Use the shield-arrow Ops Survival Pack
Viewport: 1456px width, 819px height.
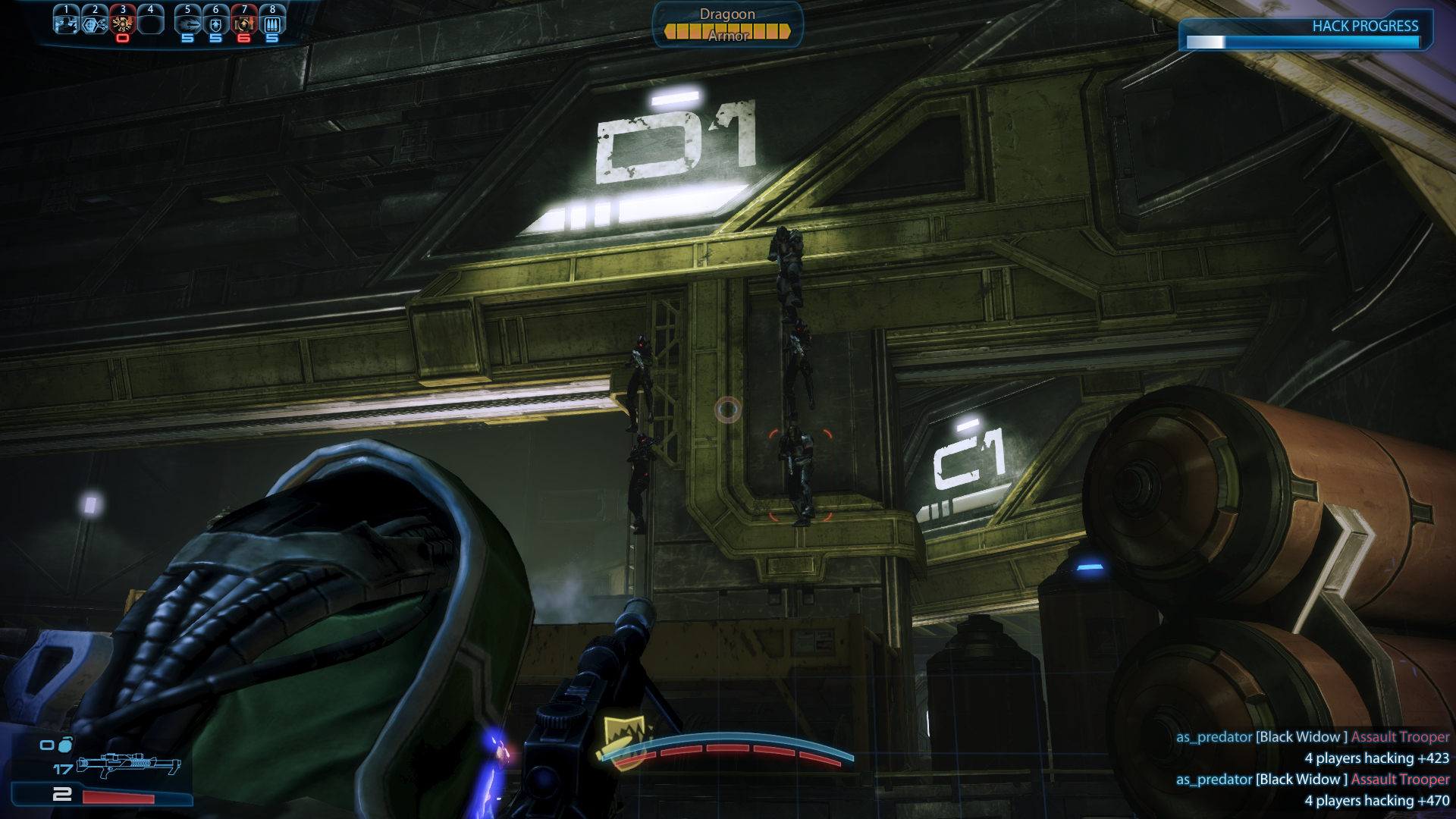(x=215, y=24)
